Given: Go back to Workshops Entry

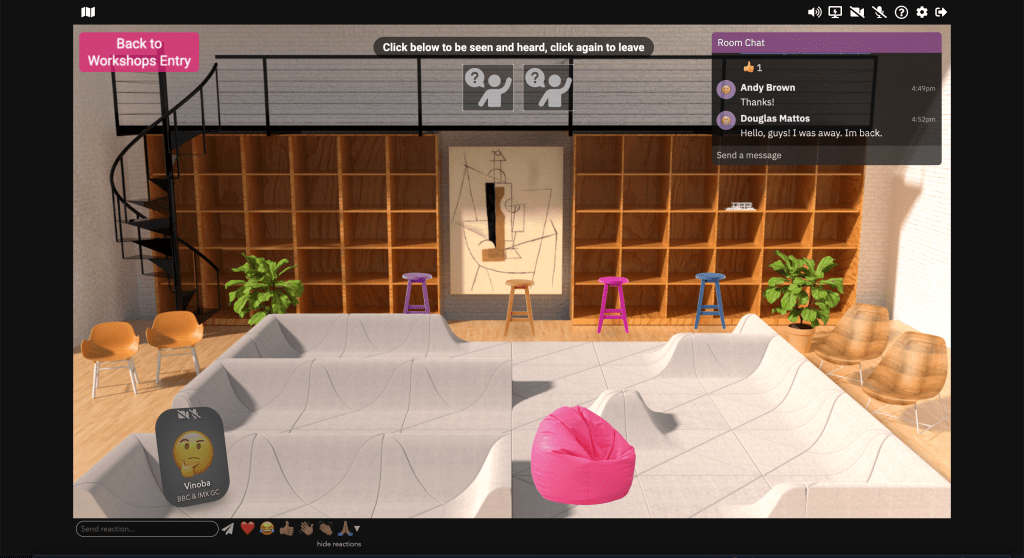Looking at the screenshot, I should pos(139,52).
